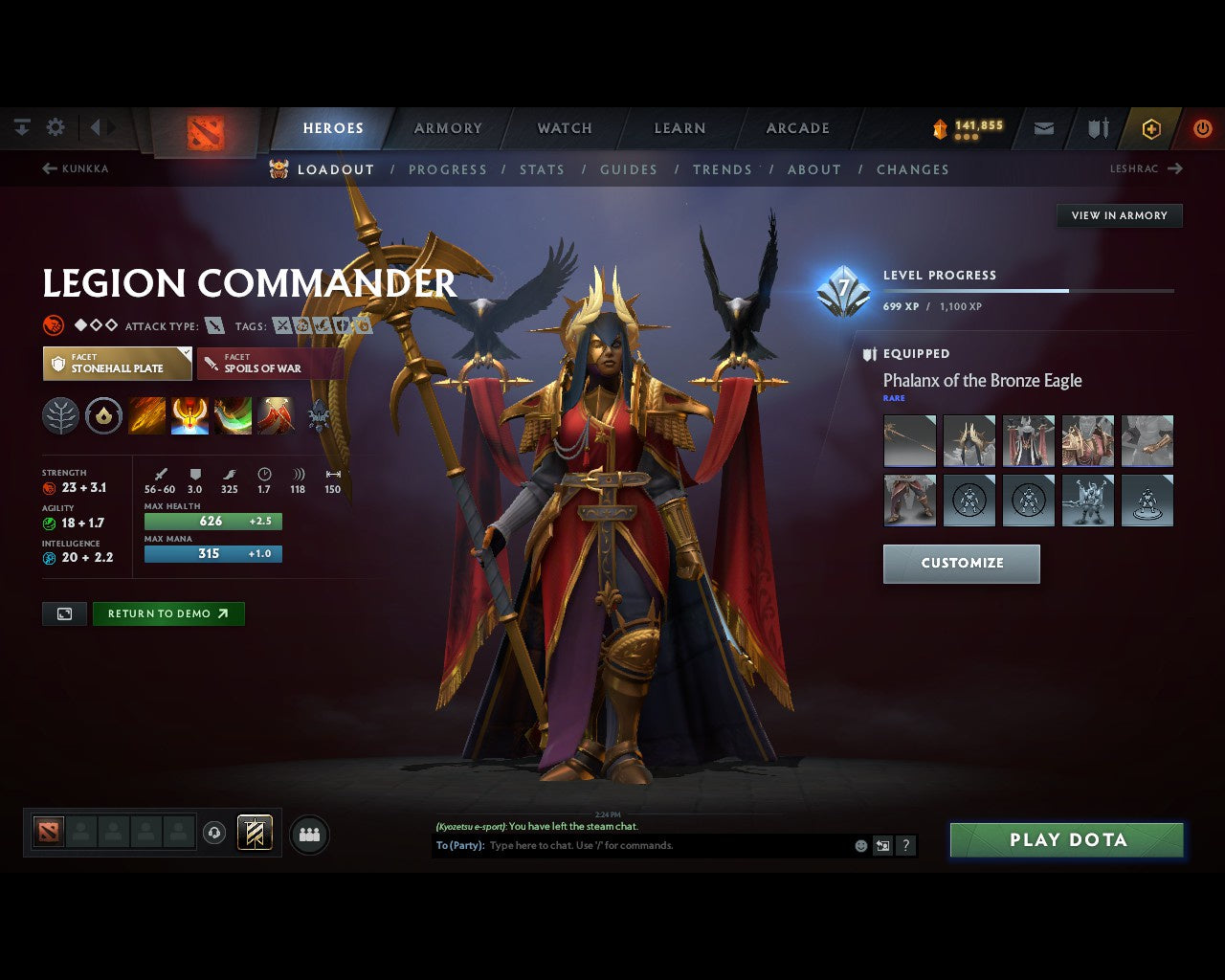The image size is (1225, 980).
Task: Select the Stonehall Plate facet
Action: [x=117, y=363]
